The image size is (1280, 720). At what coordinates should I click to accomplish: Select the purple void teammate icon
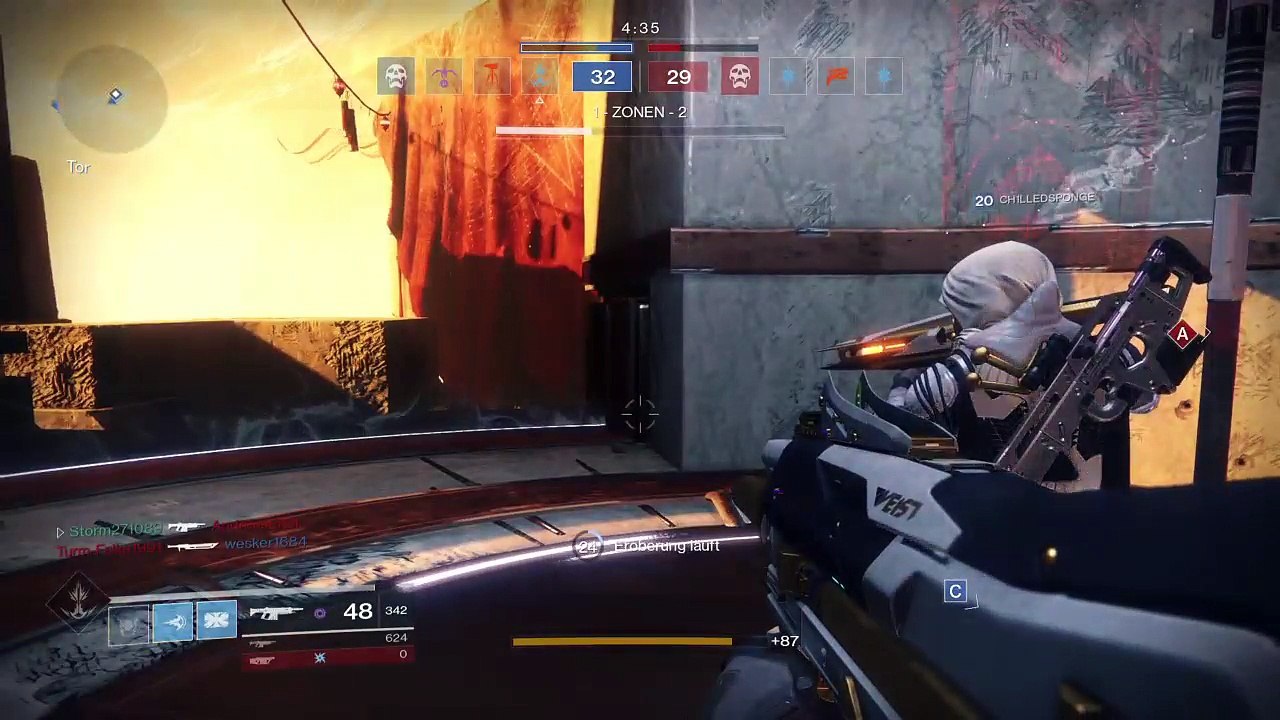click(x=444, y=76)
